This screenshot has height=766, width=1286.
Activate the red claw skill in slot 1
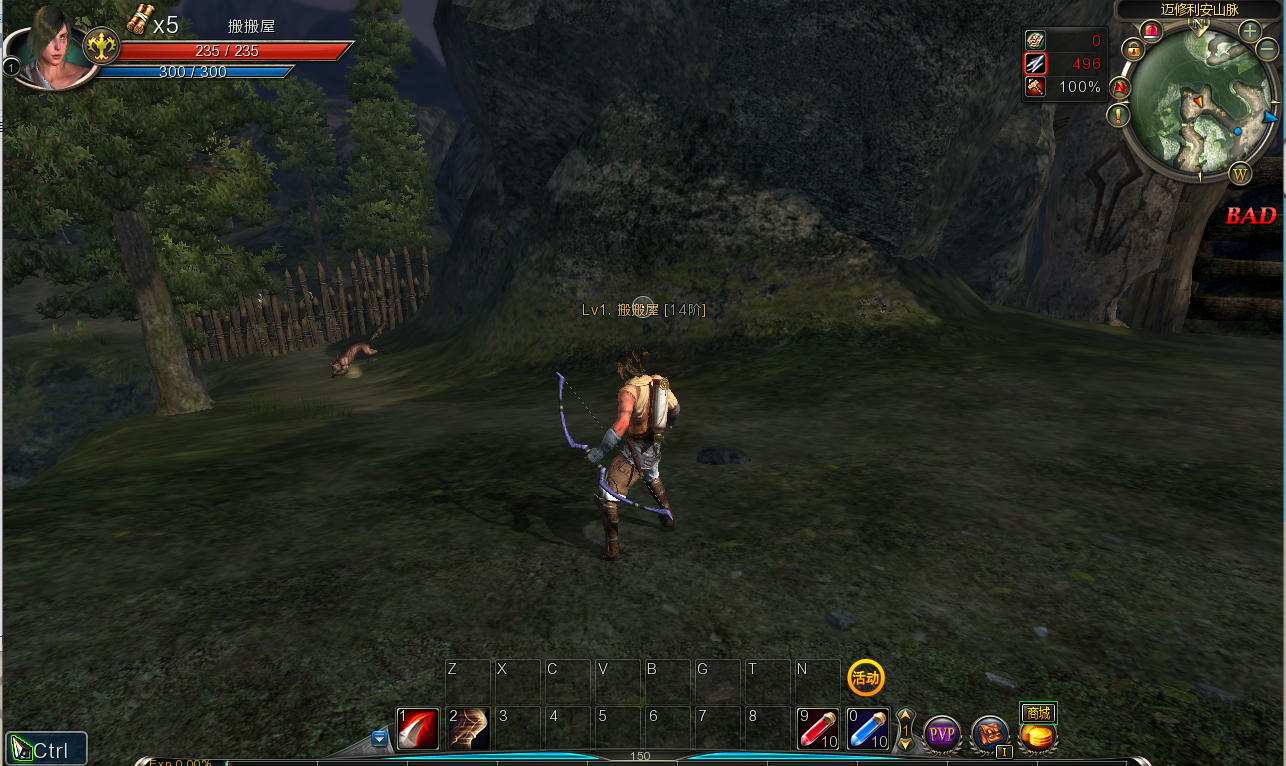point(418,729)
